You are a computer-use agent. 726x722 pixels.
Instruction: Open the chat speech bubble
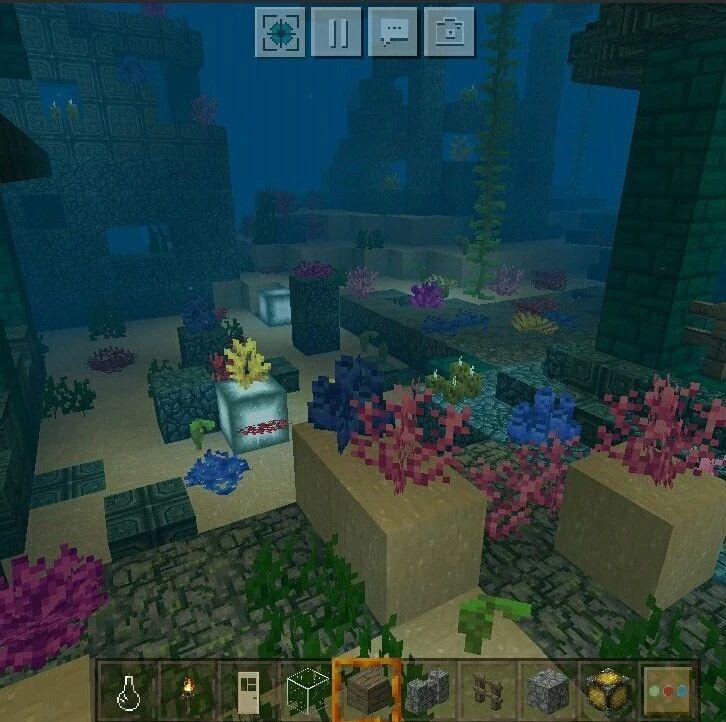click(x=393, y=32)
